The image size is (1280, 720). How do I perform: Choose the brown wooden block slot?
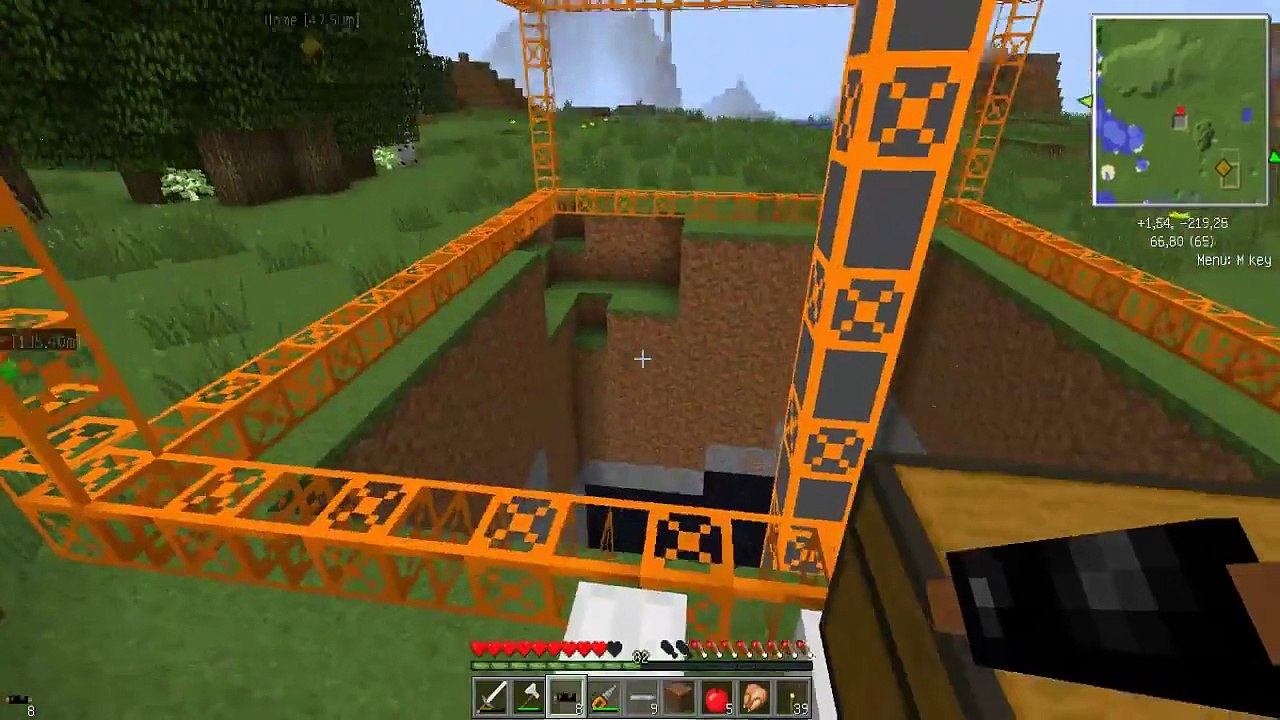point(679,697)
